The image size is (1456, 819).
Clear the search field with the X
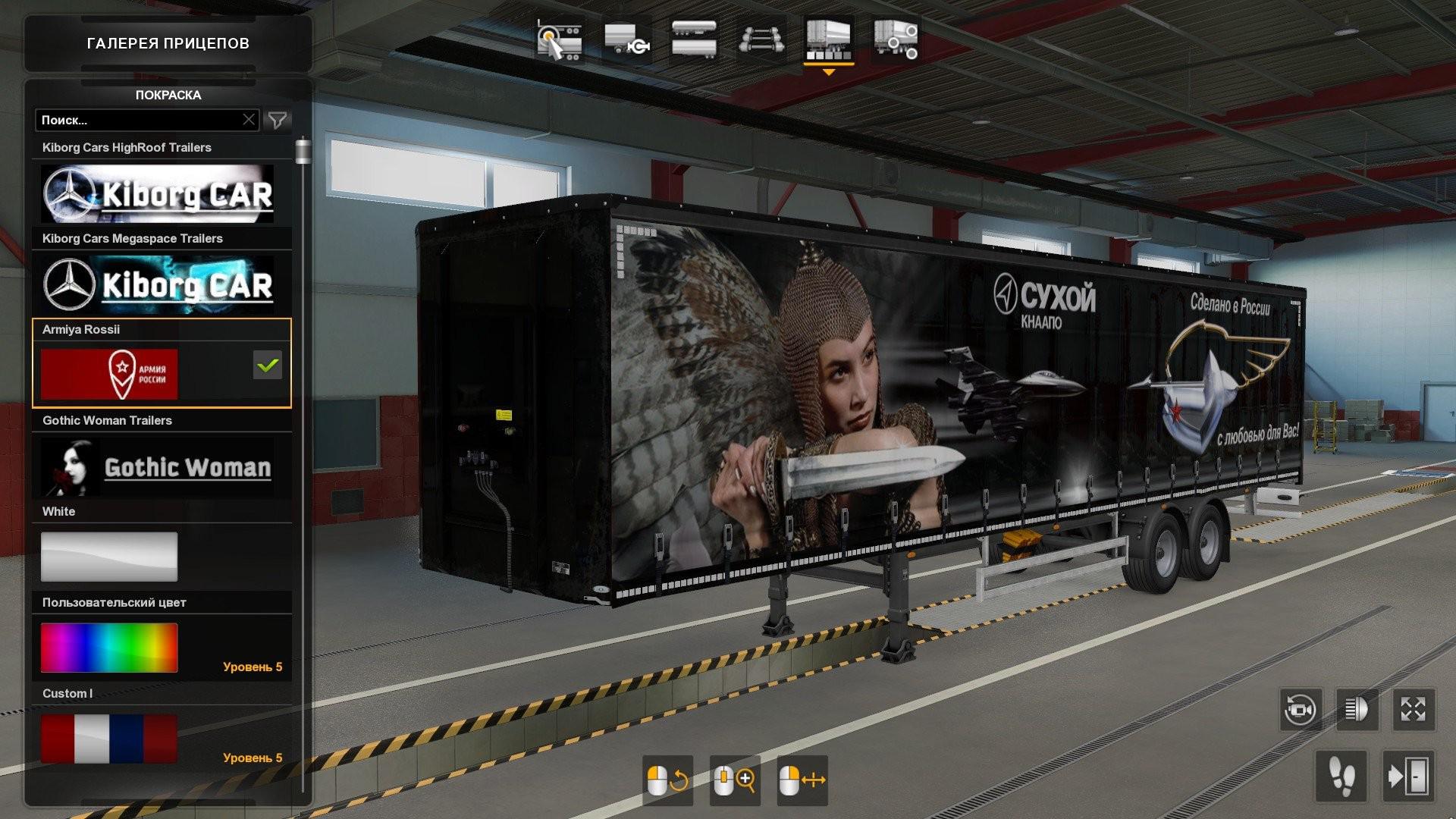point(249,120)
